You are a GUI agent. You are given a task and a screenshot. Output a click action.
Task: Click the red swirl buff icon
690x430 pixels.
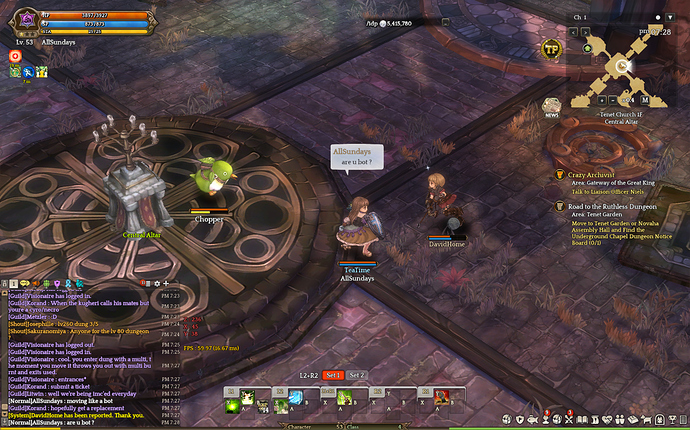15,56
